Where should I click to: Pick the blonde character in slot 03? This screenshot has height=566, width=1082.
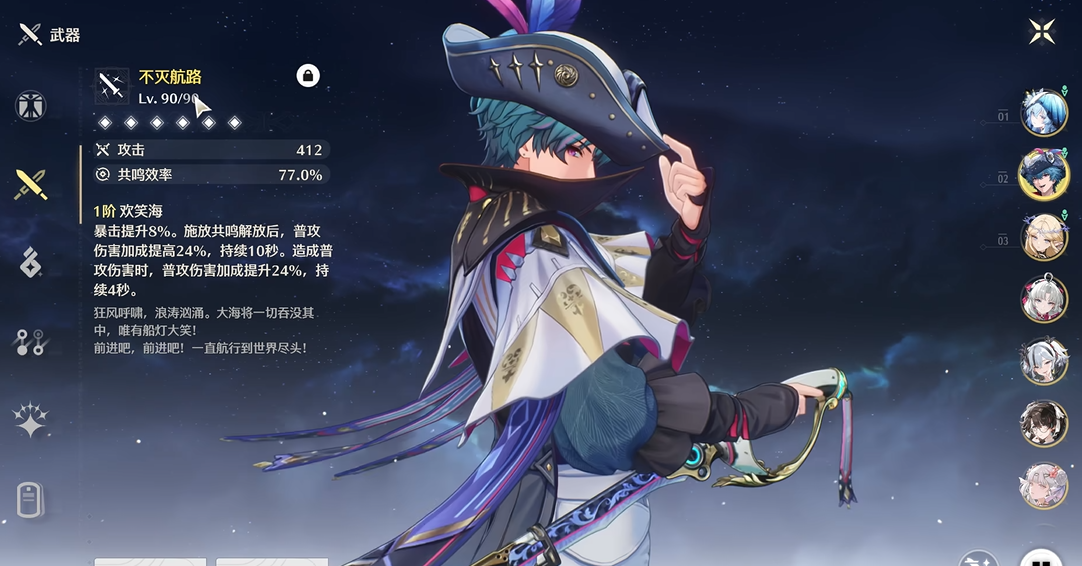[1043, 237]
